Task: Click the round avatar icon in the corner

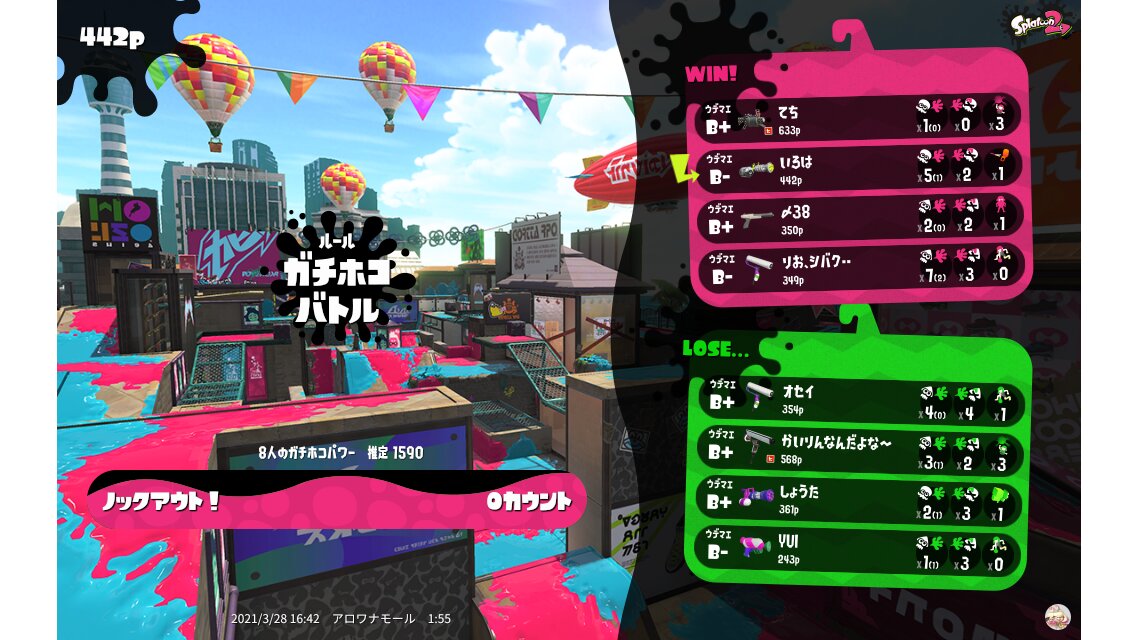Action: click(x=1057, y=616)
